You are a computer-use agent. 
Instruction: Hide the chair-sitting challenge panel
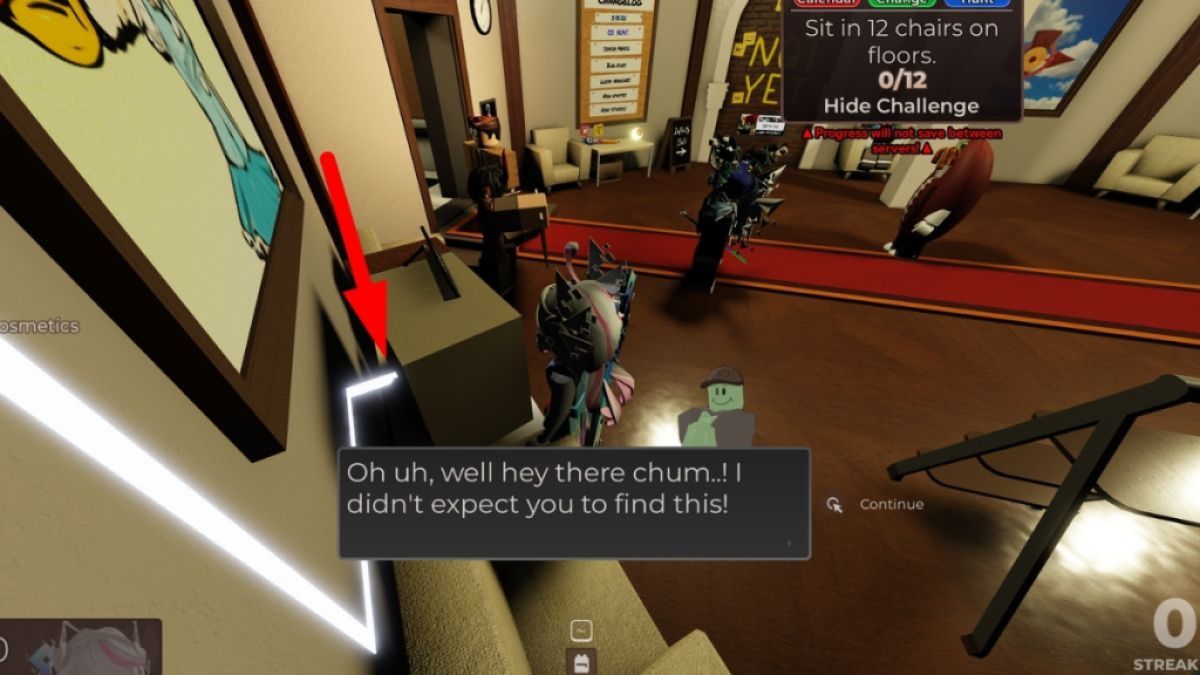coord(901,105)
